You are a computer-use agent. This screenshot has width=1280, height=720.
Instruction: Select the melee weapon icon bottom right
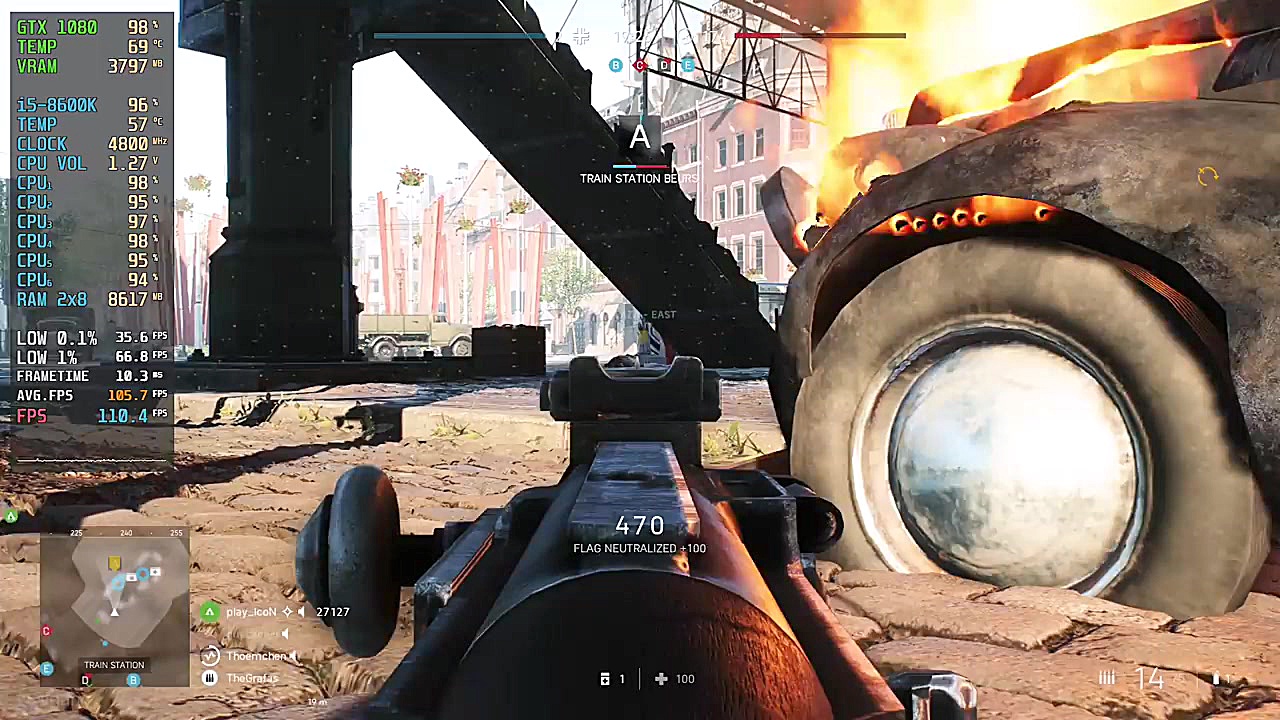(x=1218, y=679)
